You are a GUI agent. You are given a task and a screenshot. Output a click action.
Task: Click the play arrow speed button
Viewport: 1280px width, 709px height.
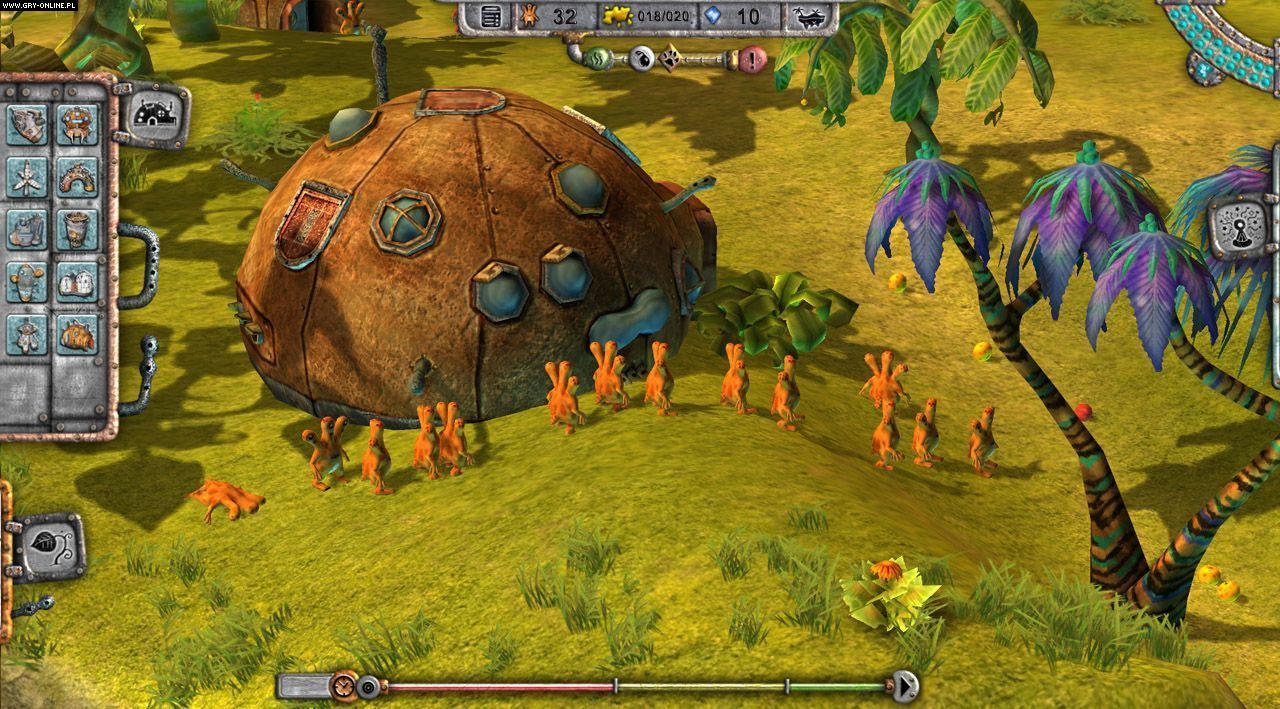tap(906, 686)
